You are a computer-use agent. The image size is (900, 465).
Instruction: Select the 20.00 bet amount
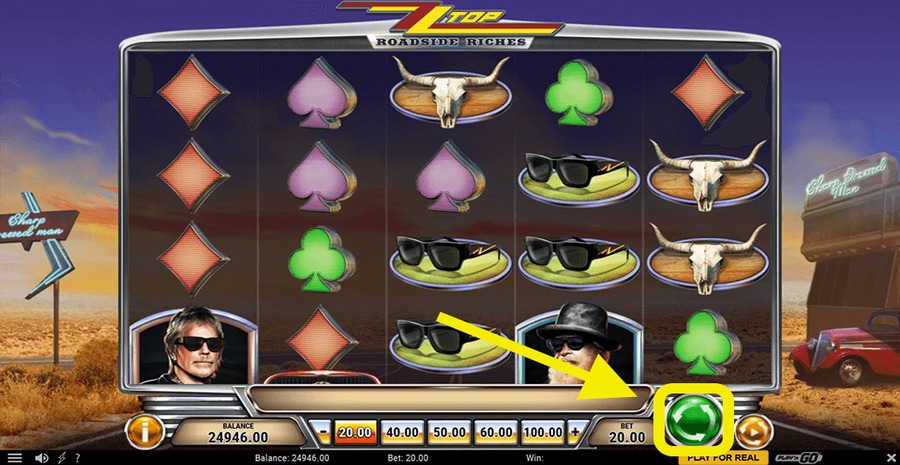tap(353, 433)
